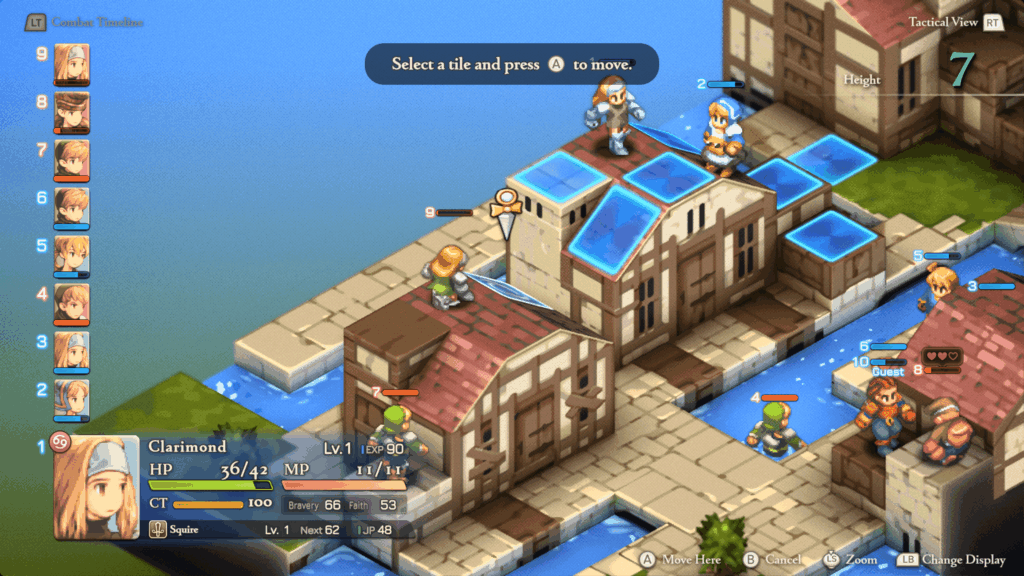The image size is (1024, 576).
Task: Select timeline portrait number 9
Action: tap(72, 62)
